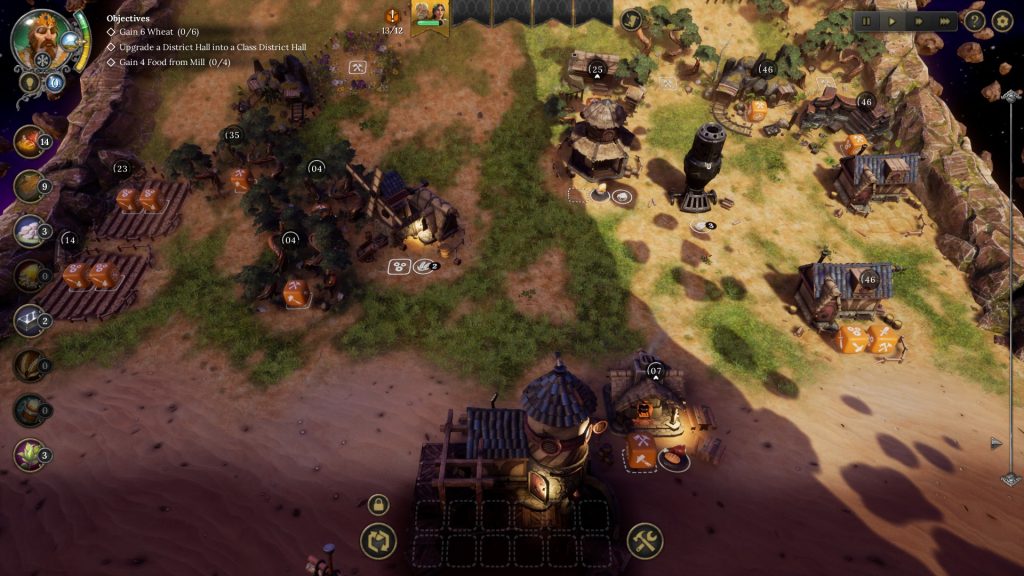Select the food resource icon showing 14
This screenshot has width=1024, height=576.
click(29, 142)
